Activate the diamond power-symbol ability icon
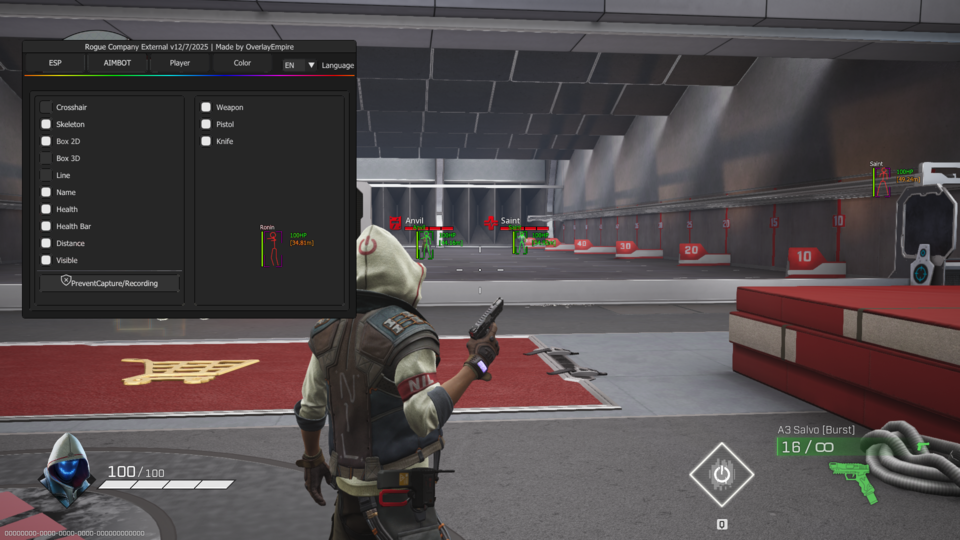960x540 pixels. coord(721,474)
